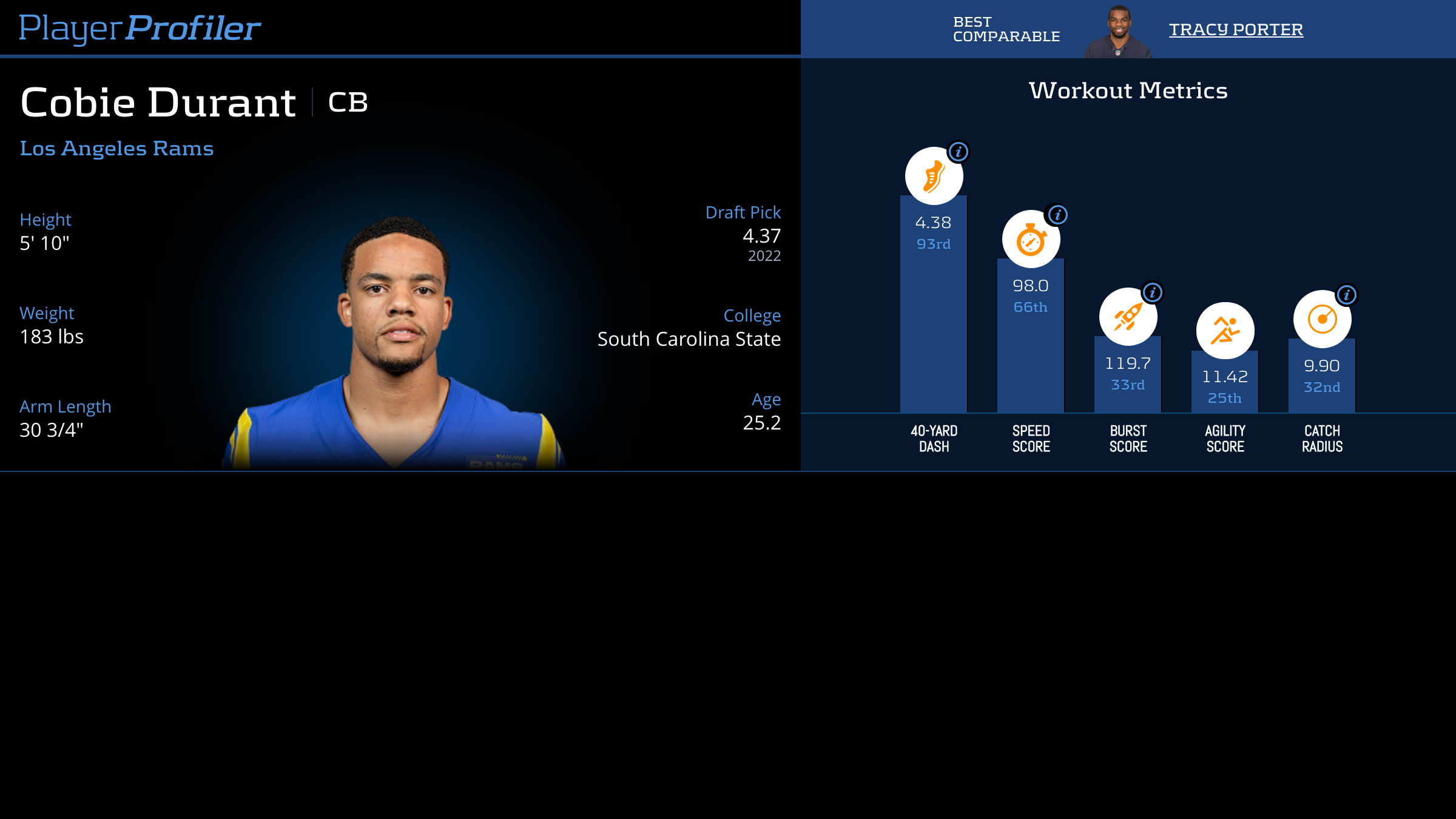Click Tracy Porter's headshot thumbnail
Image resolution: width=1456 pixels, height=819 pixels.
tap(1118, 32)
